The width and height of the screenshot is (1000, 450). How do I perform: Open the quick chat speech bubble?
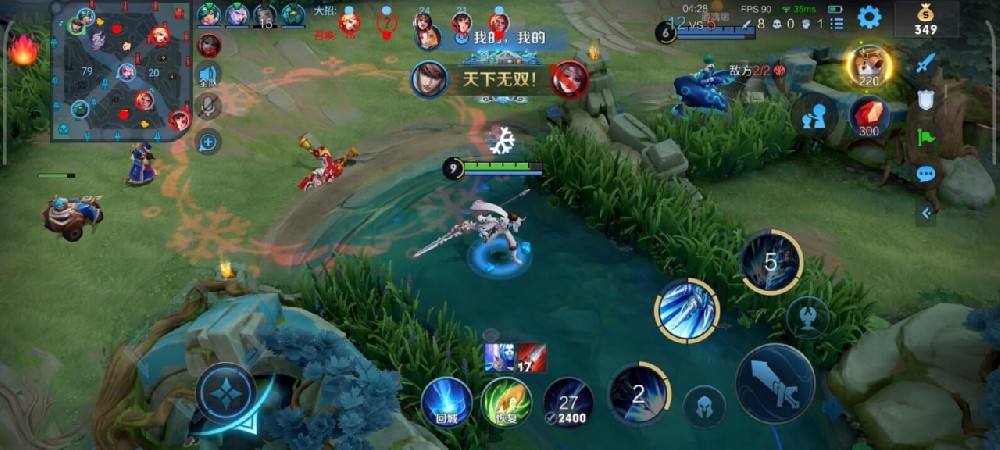tap(926, 174)
